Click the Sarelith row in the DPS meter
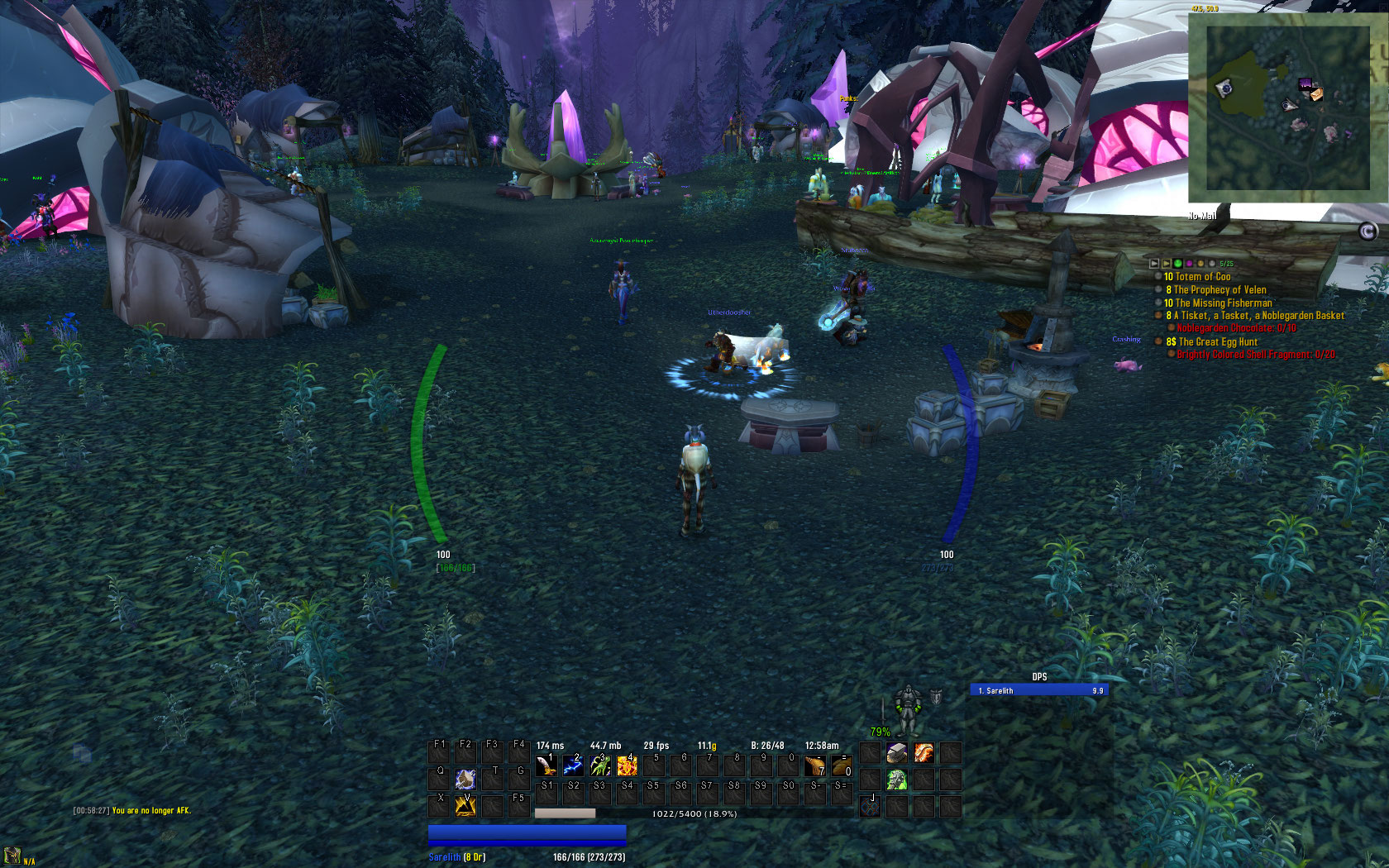The image size is (1389, 868). [1039, 690]
